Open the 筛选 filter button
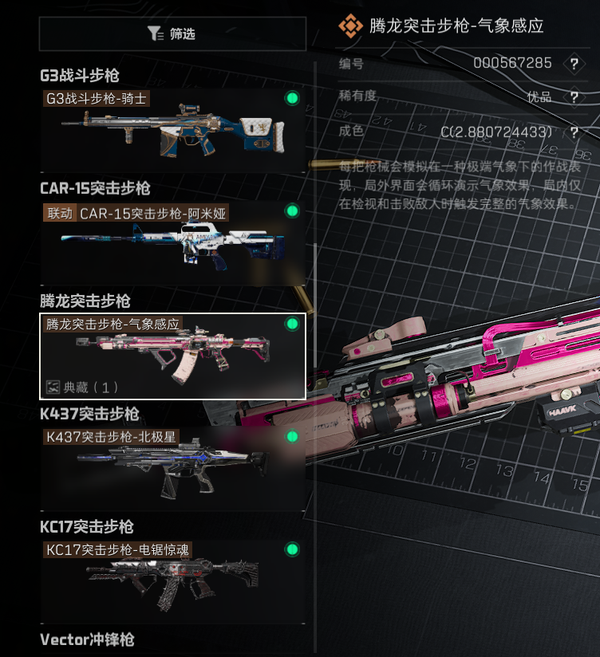 [170, 33]
